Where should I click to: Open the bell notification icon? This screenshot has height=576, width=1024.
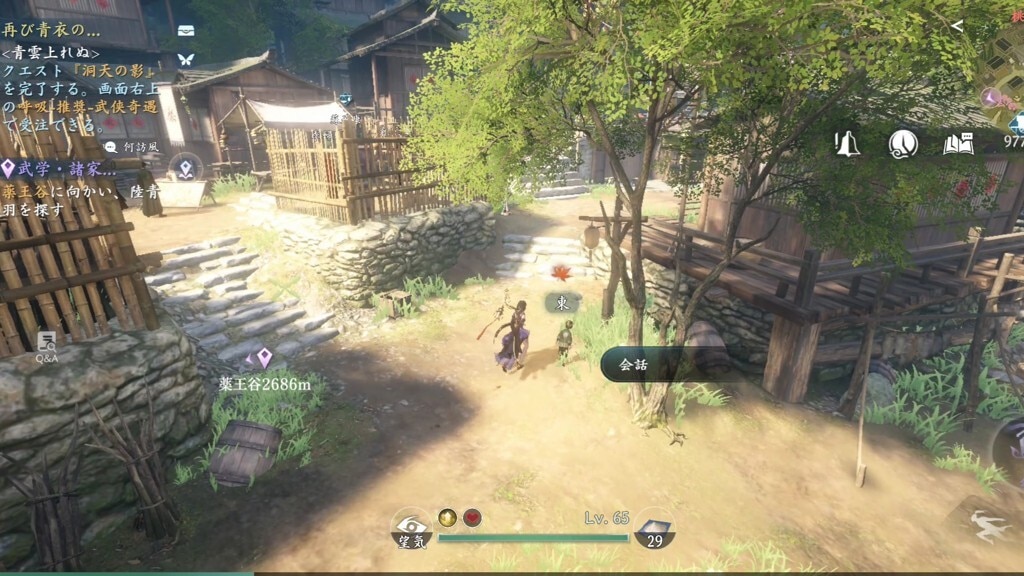coord(847,144)
